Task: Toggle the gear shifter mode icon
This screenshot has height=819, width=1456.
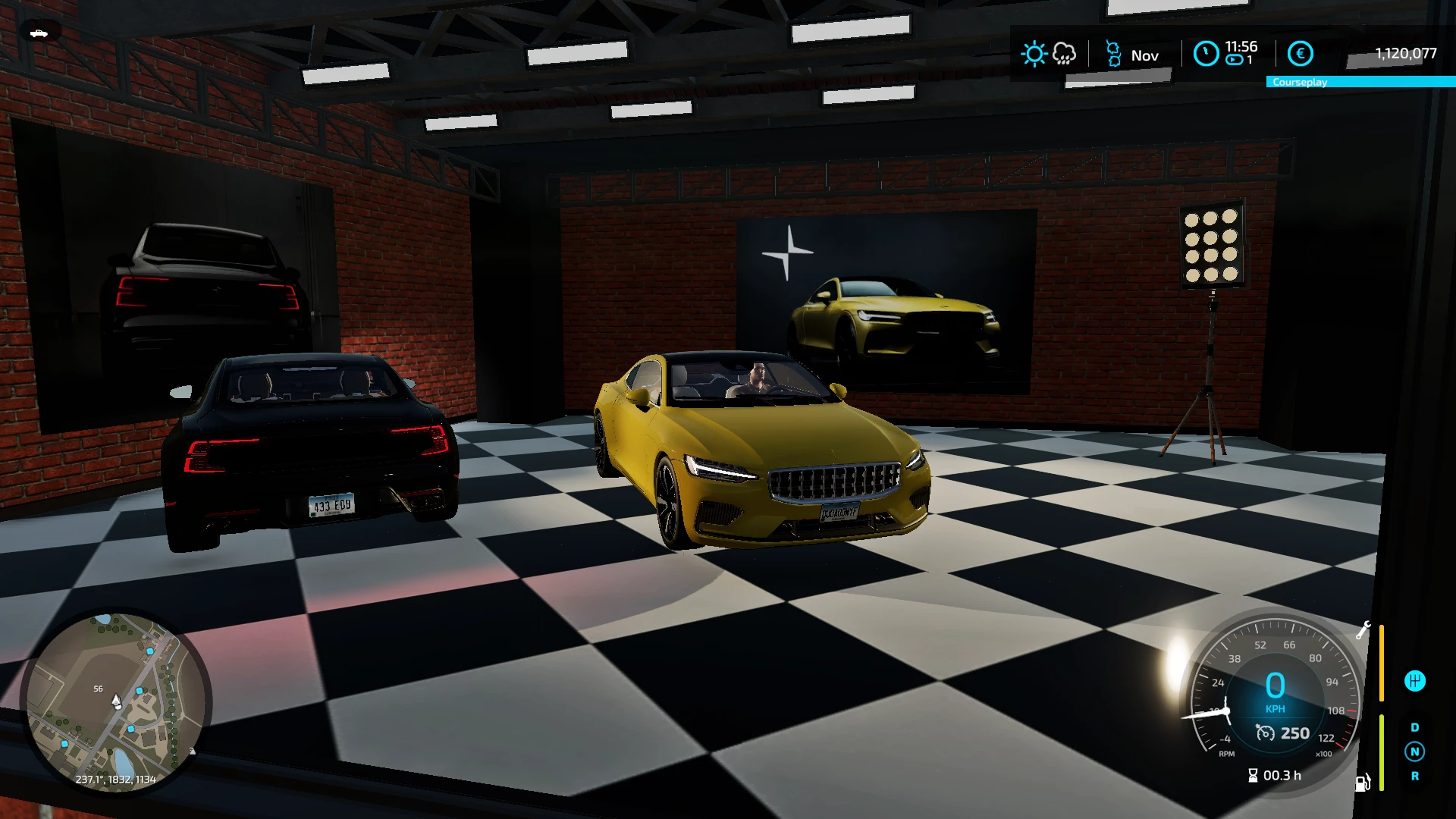Action: 1415,680
